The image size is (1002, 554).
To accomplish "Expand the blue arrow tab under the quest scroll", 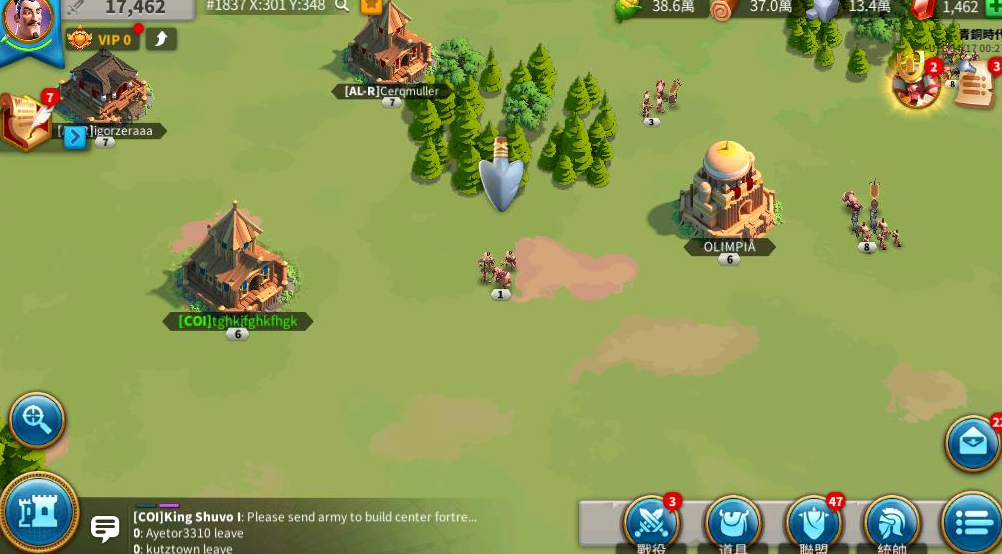I will (x=75, y=138).
